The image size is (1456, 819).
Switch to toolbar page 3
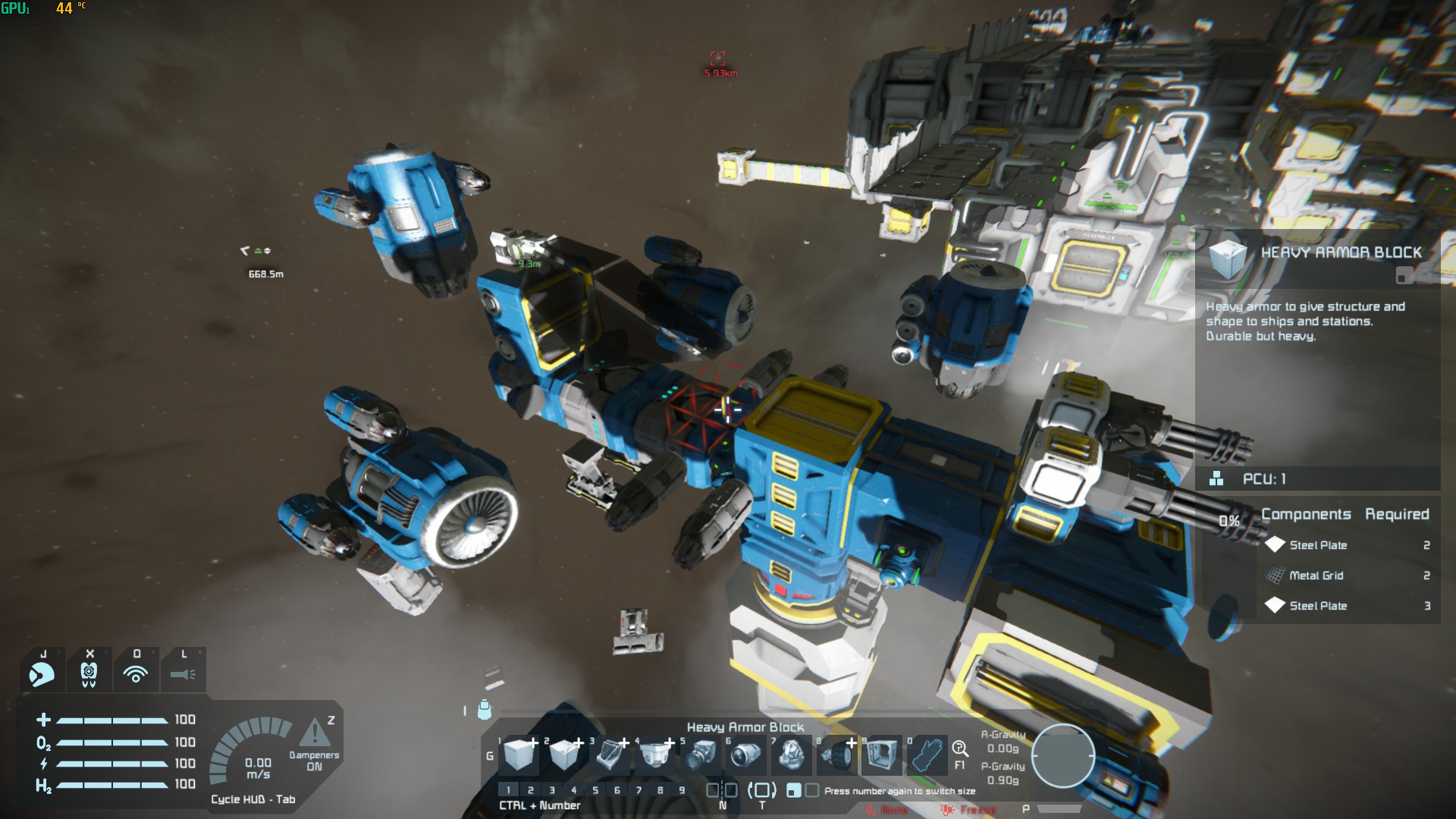(552, 790)
